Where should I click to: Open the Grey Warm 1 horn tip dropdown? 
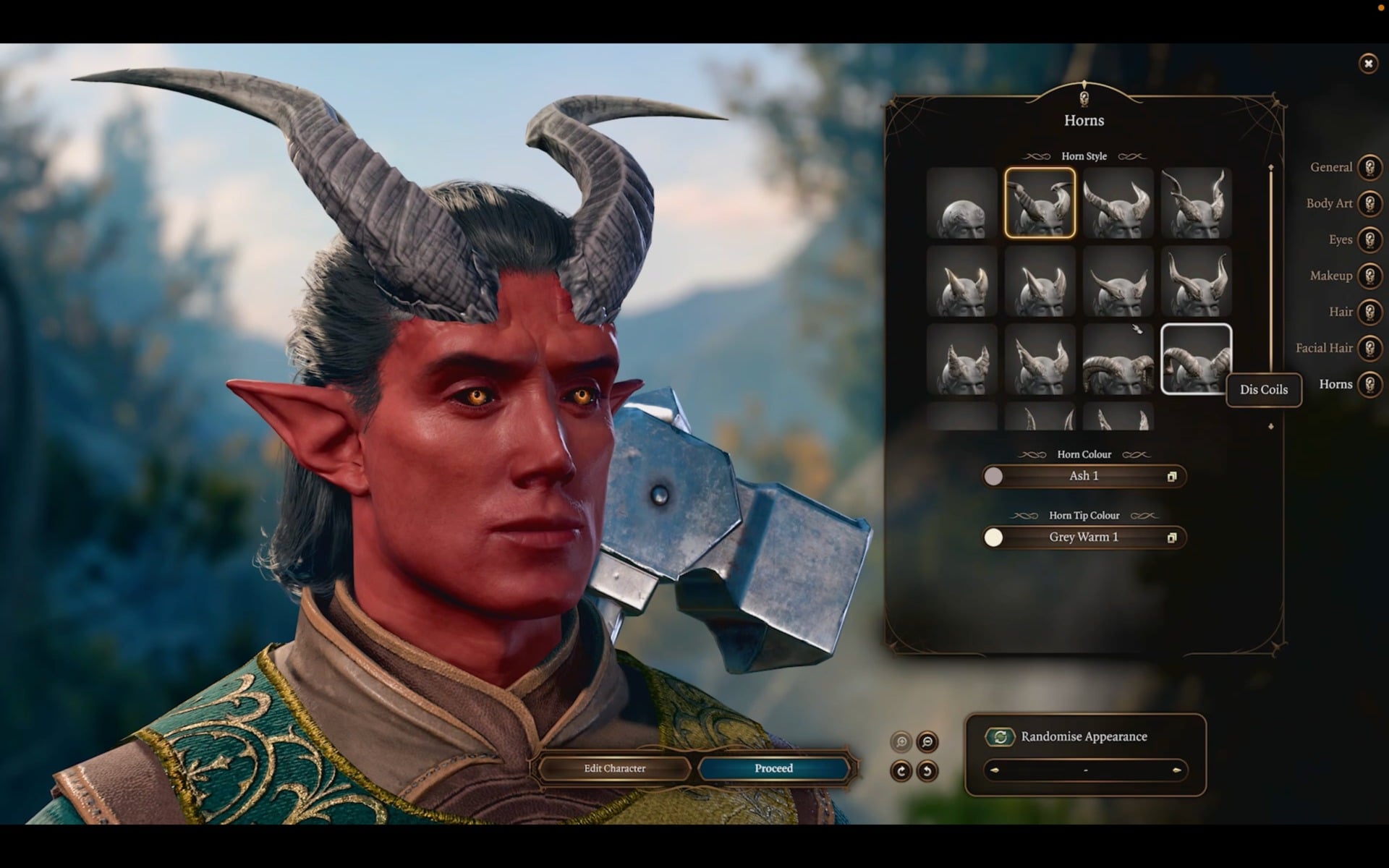(1084, 537)
